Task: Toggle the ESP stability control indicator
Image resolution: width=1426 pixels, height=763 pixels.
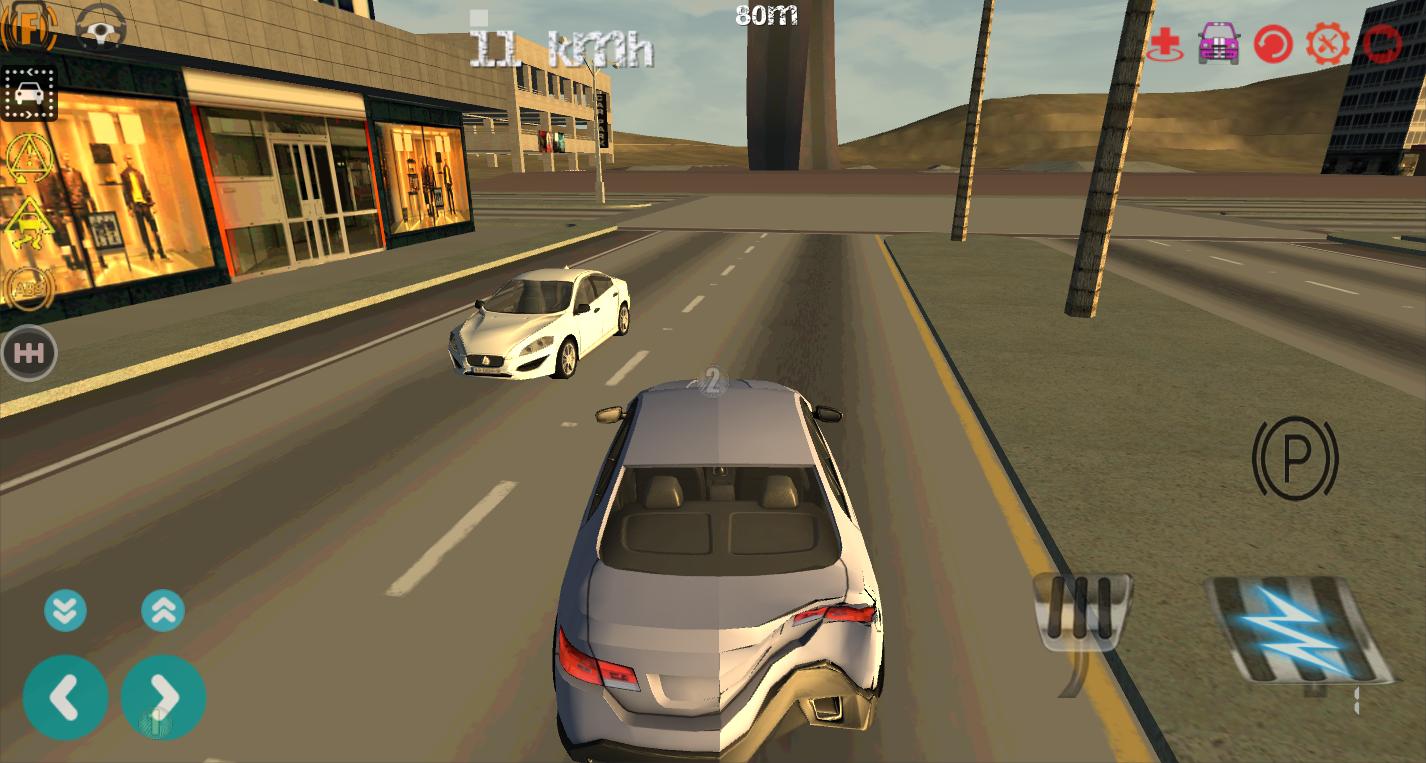Action: coord(29,157)
